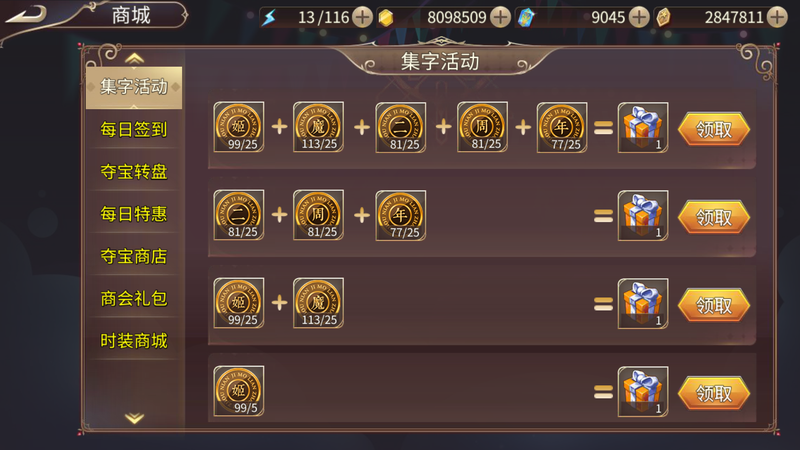This screenshot has height=450, width=800.
Task: Open the 夺宝商店 shop tab
Action: (x=133, y=256)
